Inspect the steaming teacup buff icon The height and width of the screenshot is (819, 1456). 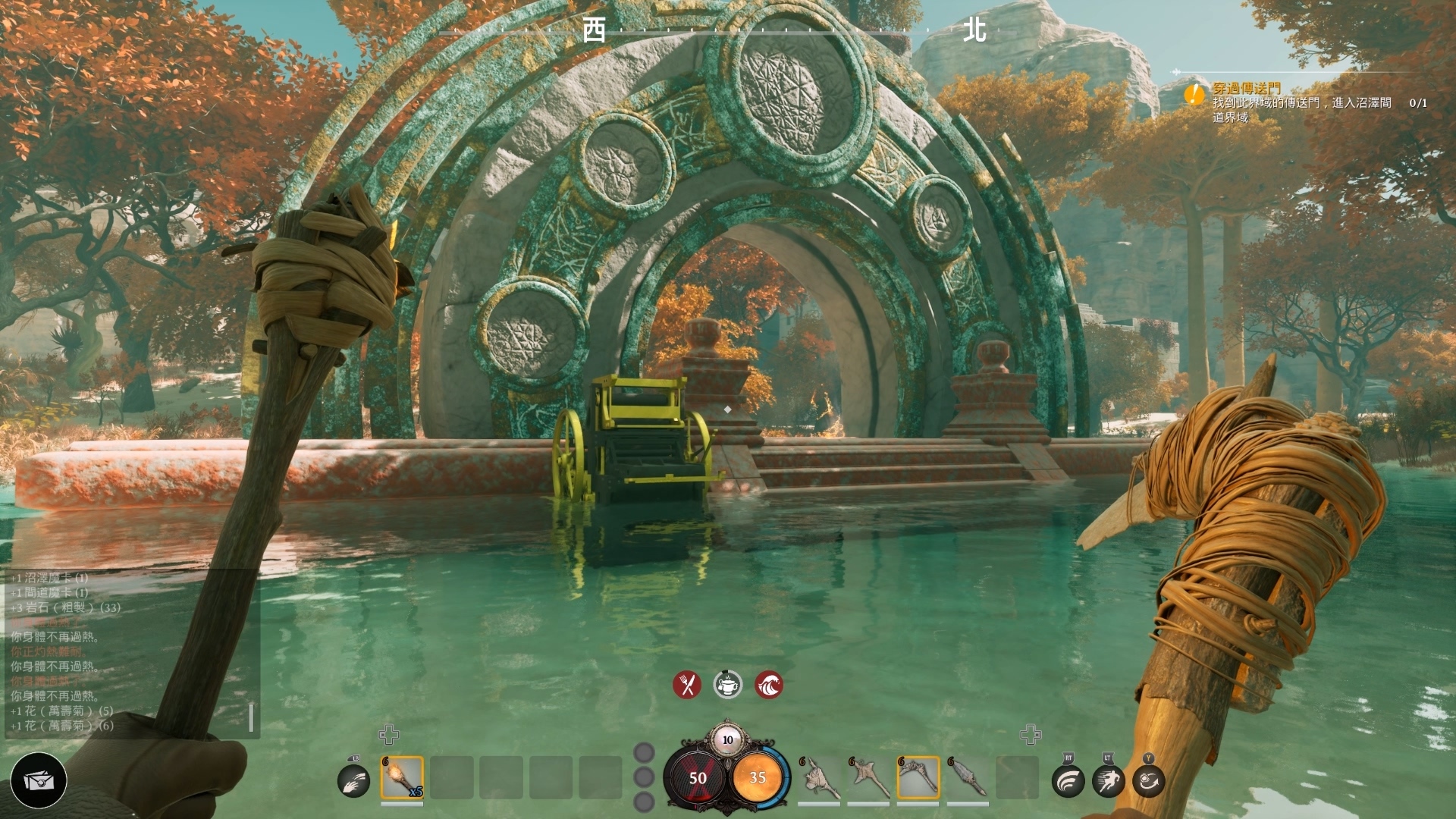click(728, 685)
